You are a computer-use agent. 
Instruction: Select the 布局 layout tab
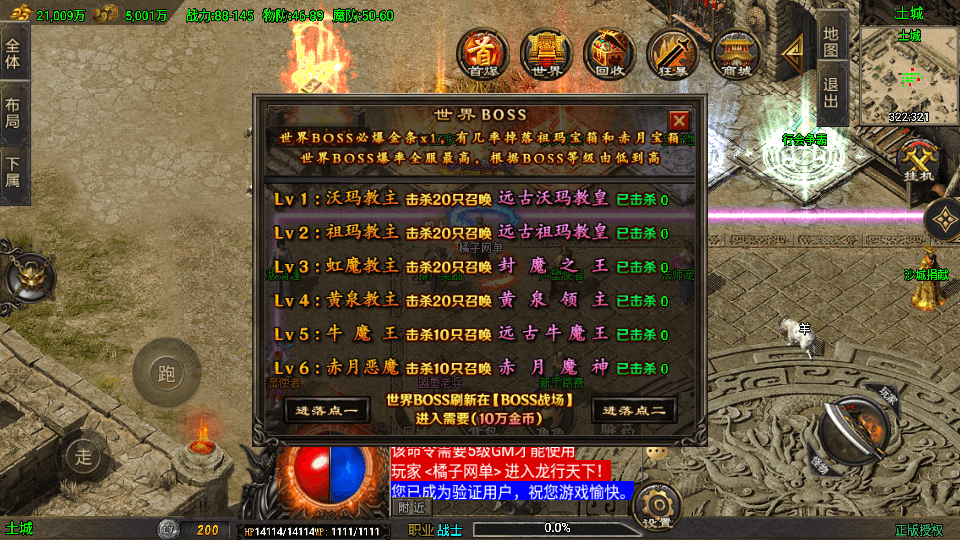pos(13,113)
